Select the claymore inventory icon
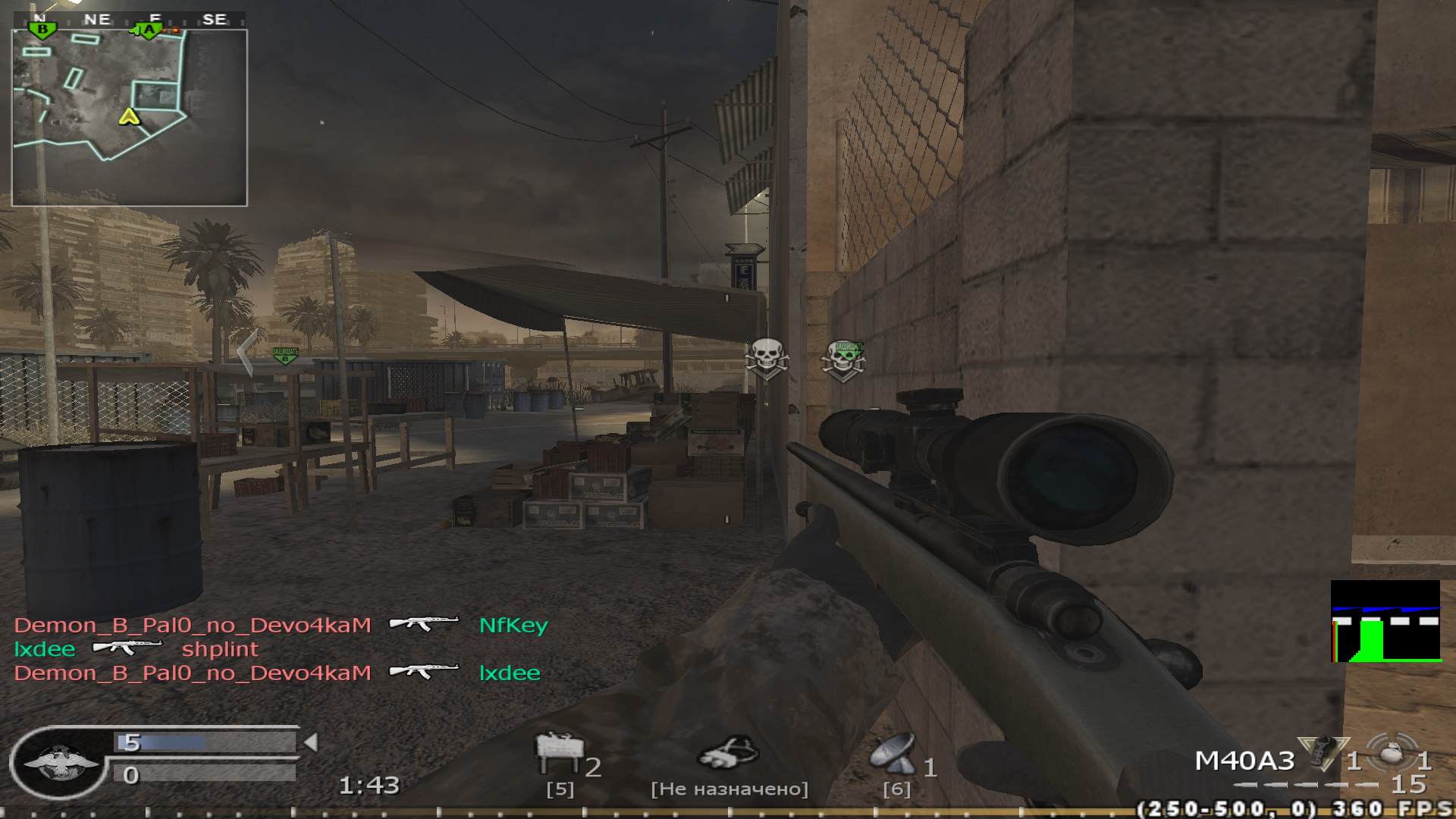Viewport: 1456px width, 819px height. (559, 754)
